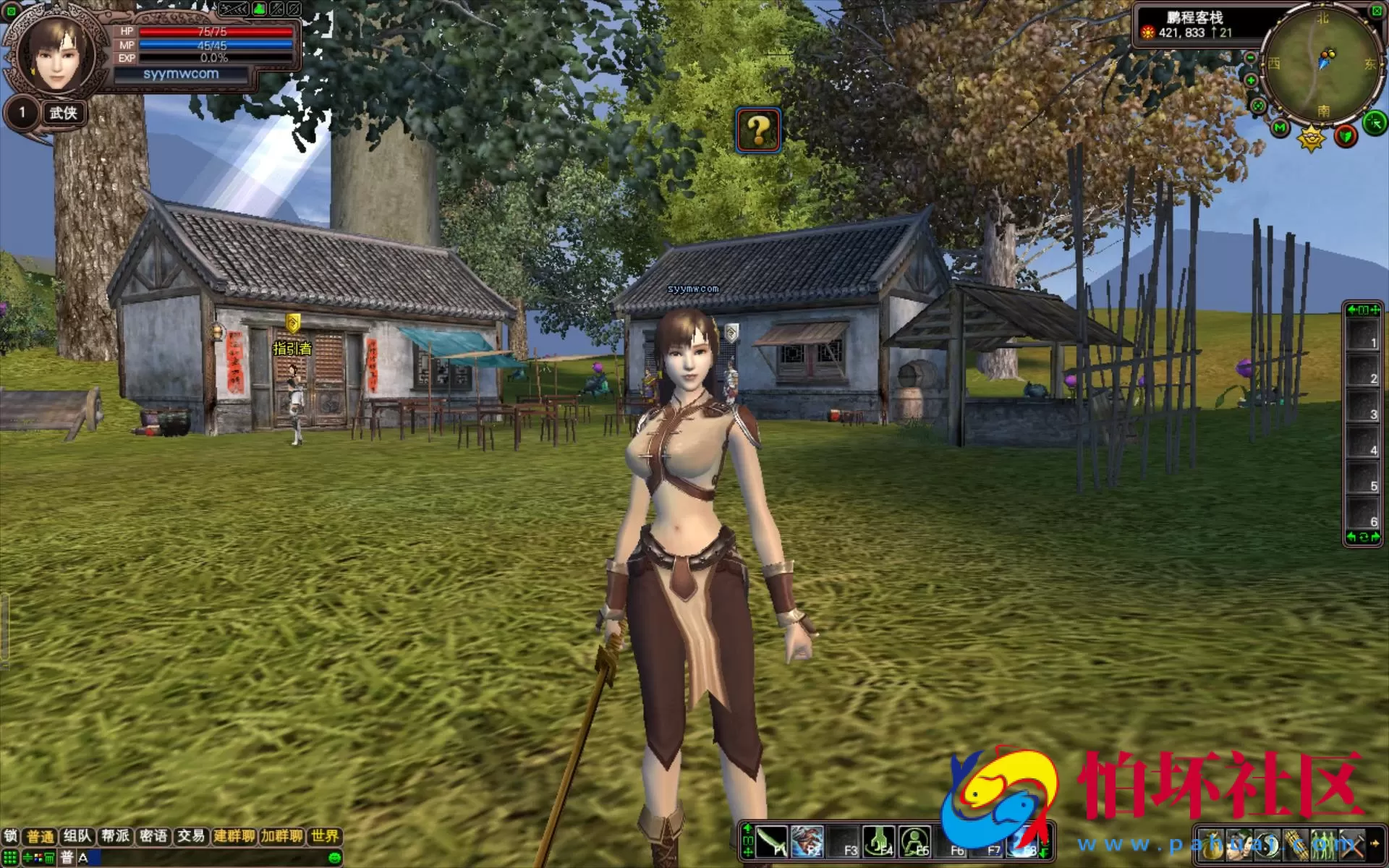The width and height of the screenshot is (1389, 868).
Task: Choose the 世界 world chat tab
Action: coord(325,836)
